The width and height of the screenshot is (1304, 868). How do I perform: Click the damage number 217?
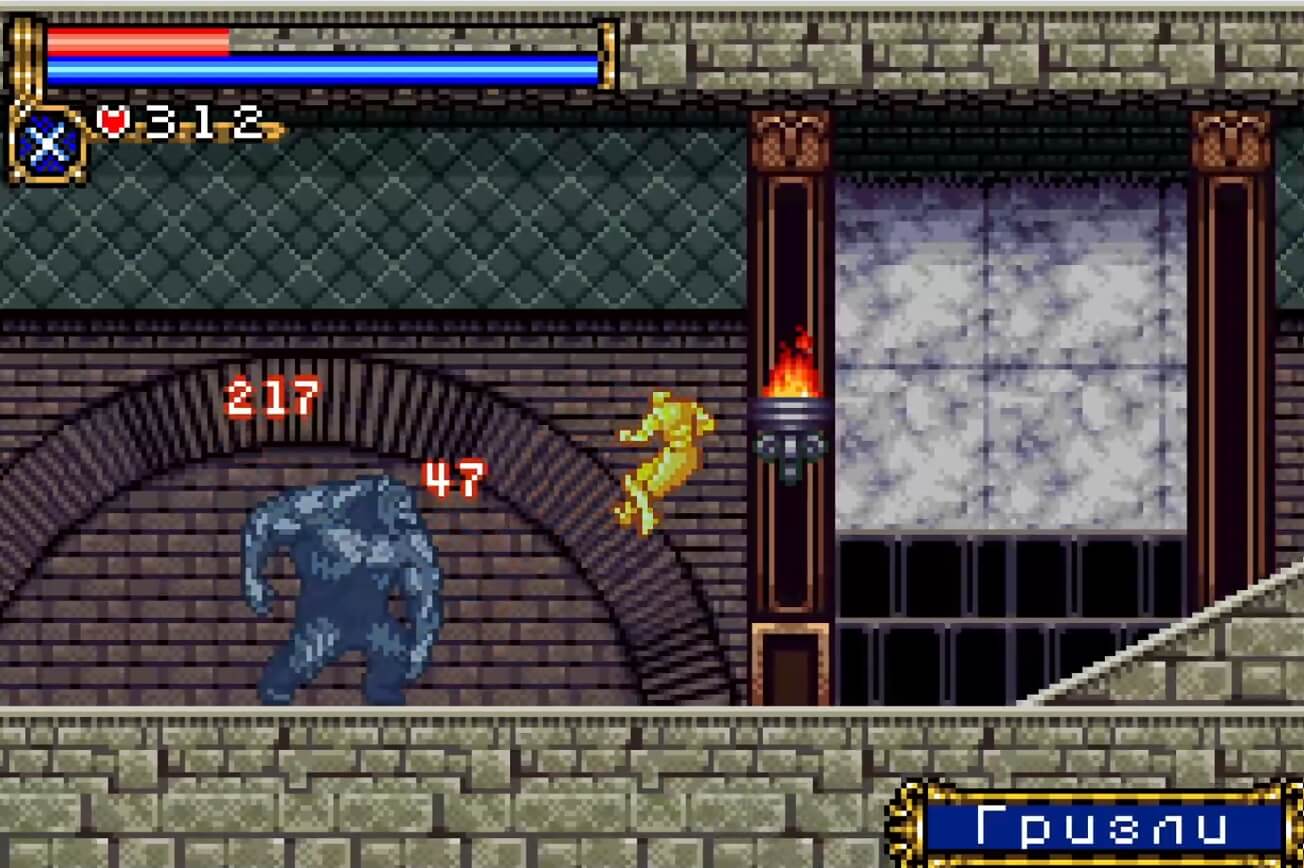pos(270,398)
